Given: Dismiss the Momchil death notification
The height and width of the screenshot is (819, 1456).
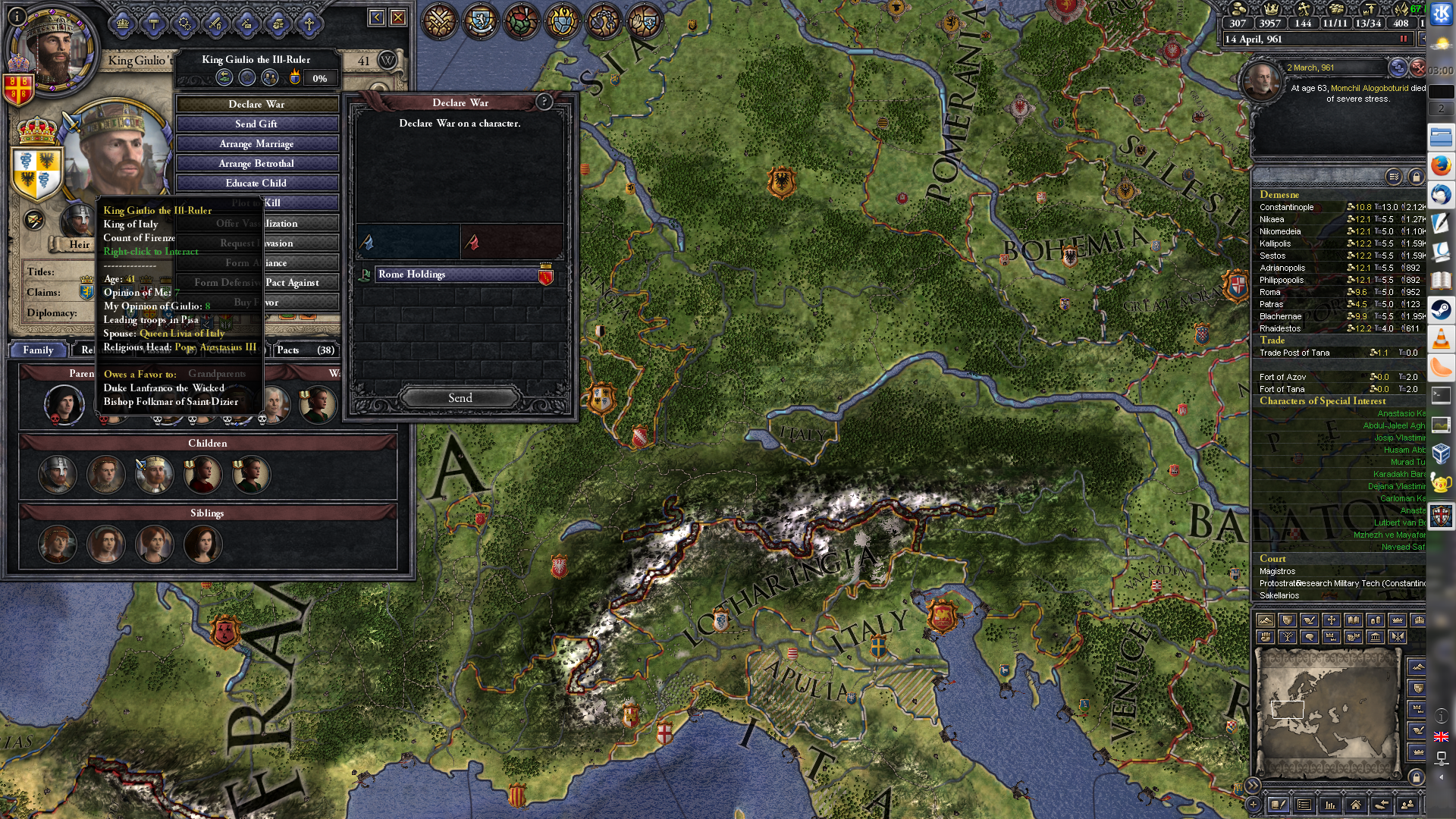Looking at the screenshot, I should (1417, 68).
